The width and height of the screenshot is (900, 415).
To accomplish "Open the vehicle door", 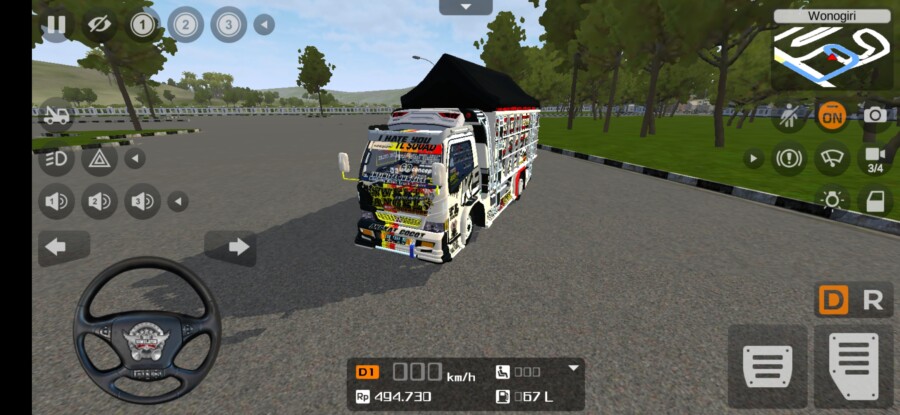I will (x=875, y=201).
